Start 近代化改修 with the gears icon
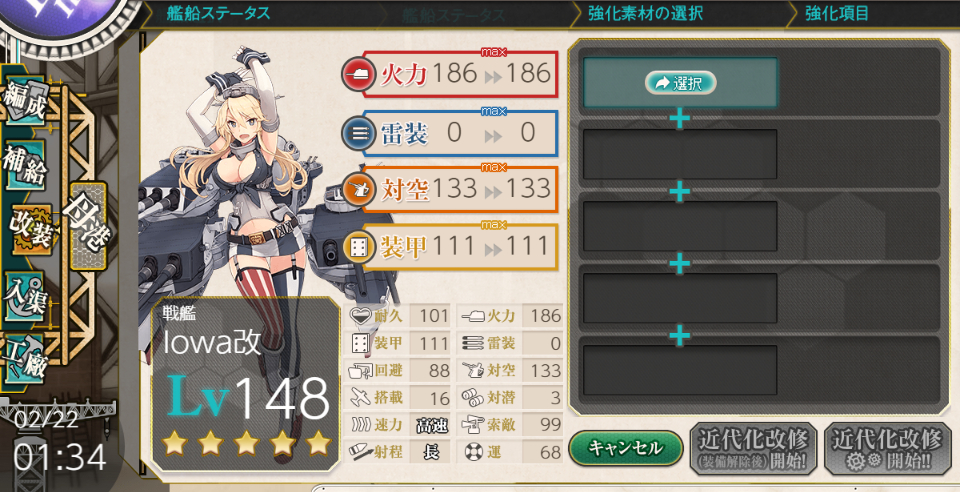The height and width of the screenshot is (492, 960). pyautogui.click(x=886, y=448)
